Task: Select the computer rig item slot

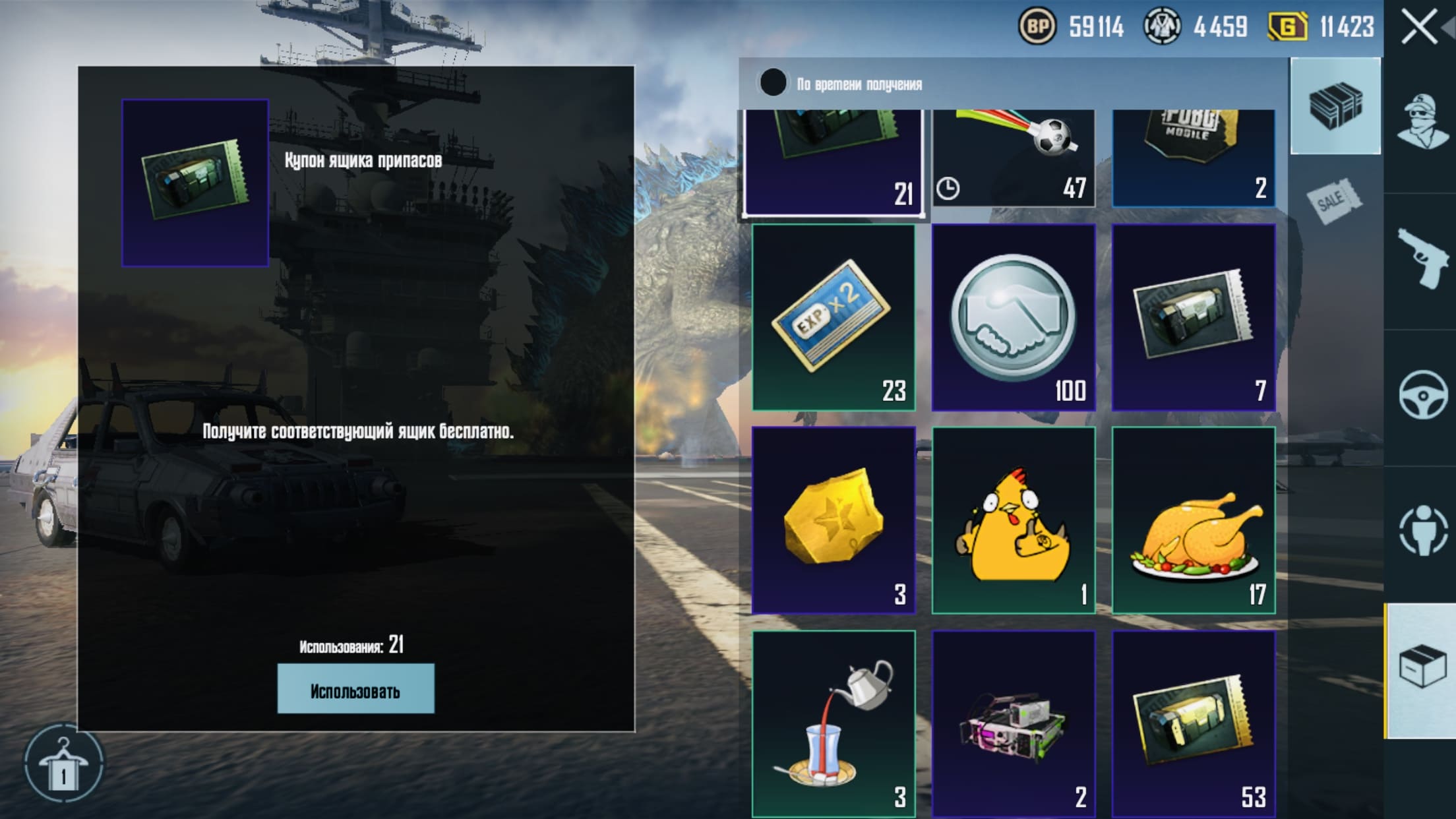Action: click(x=1014, y=723)
